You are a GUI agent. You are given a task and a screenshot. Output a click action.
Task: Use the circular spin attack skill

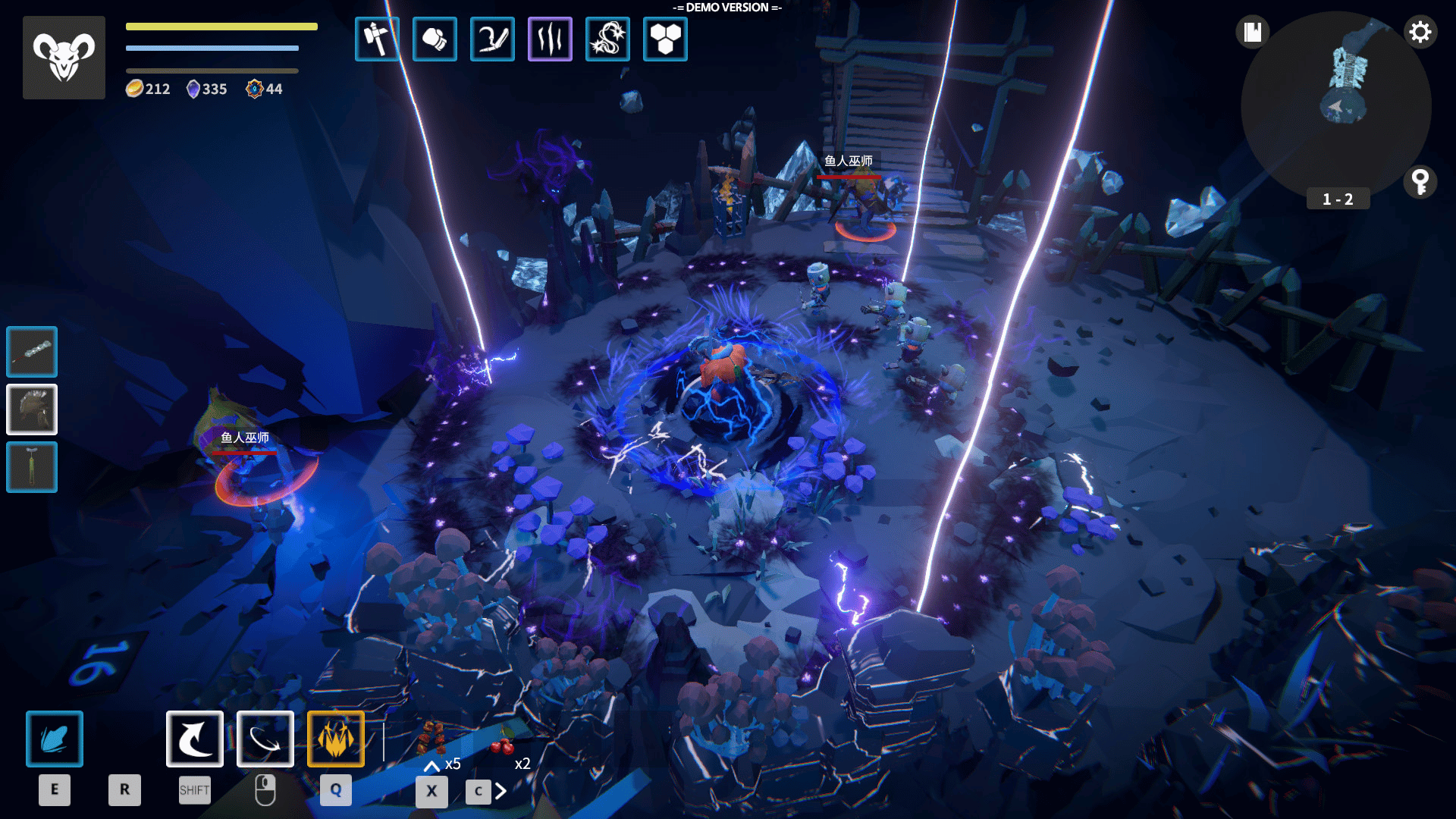[x=265, y=739]
